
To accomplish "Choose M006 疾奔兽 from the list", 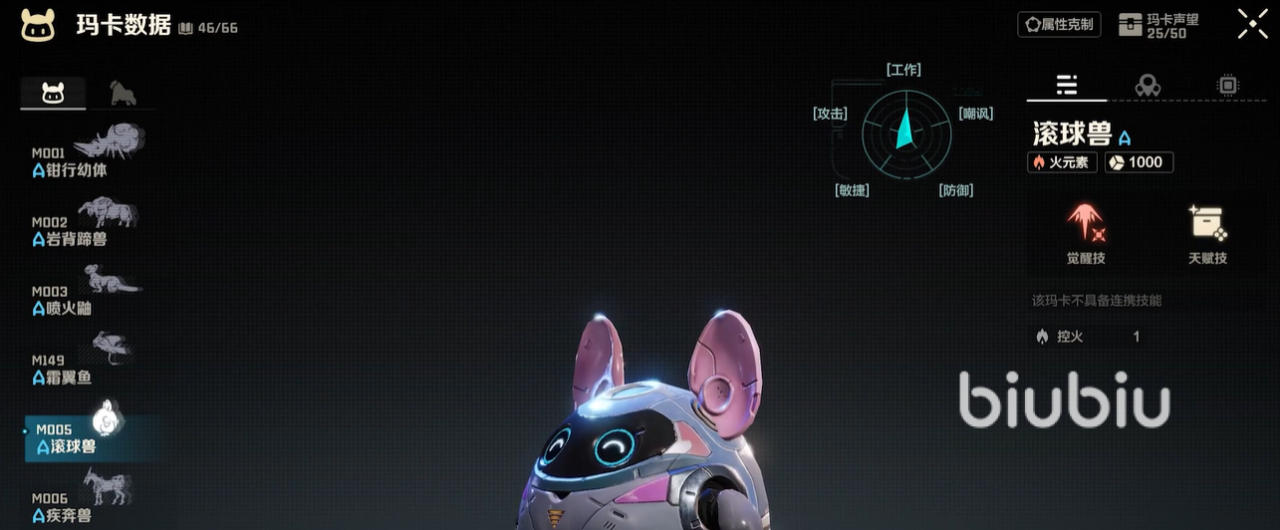I will click(85, 505).
